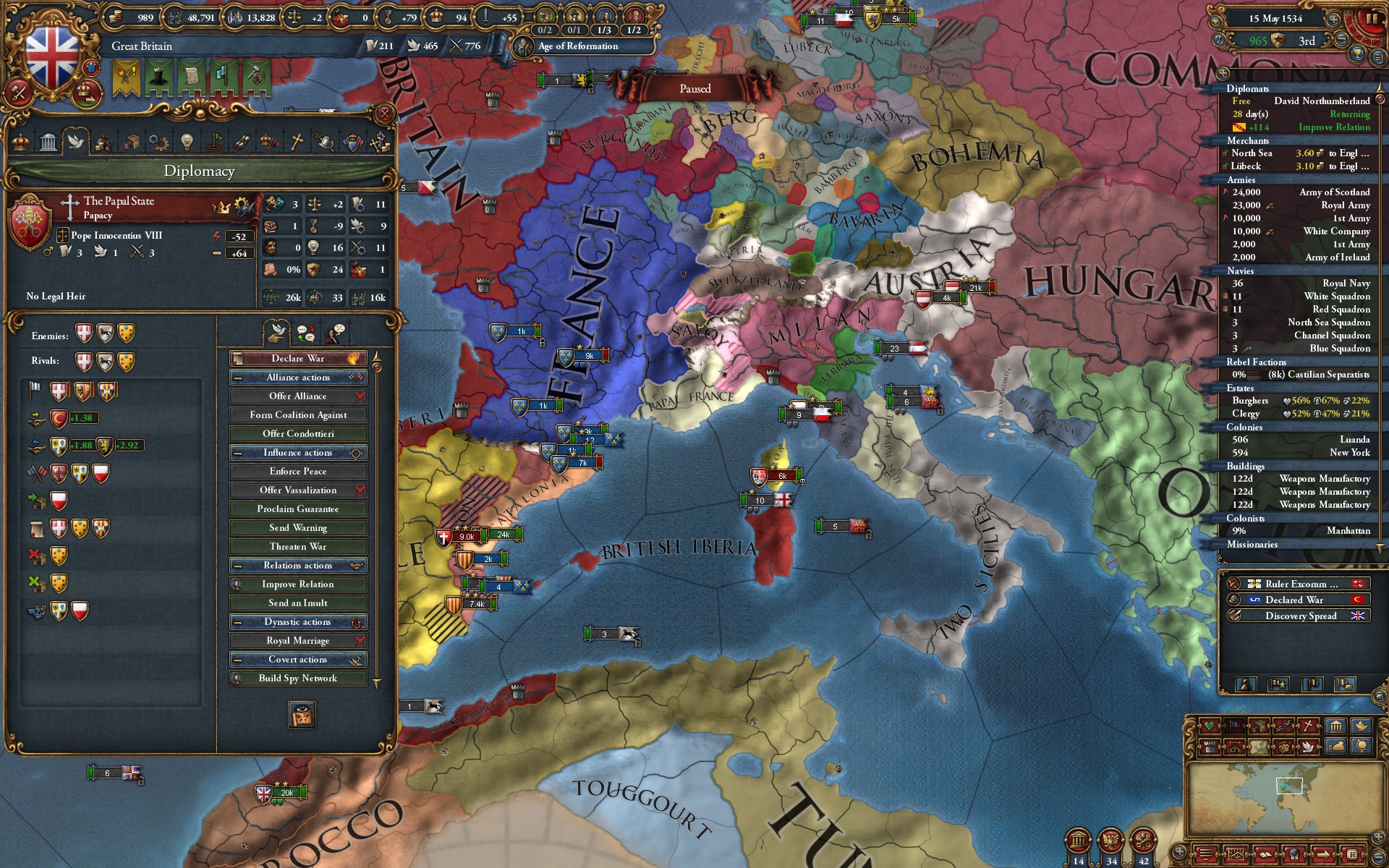Toggle the political mapmode button near the minimap

pos(1234,726)
